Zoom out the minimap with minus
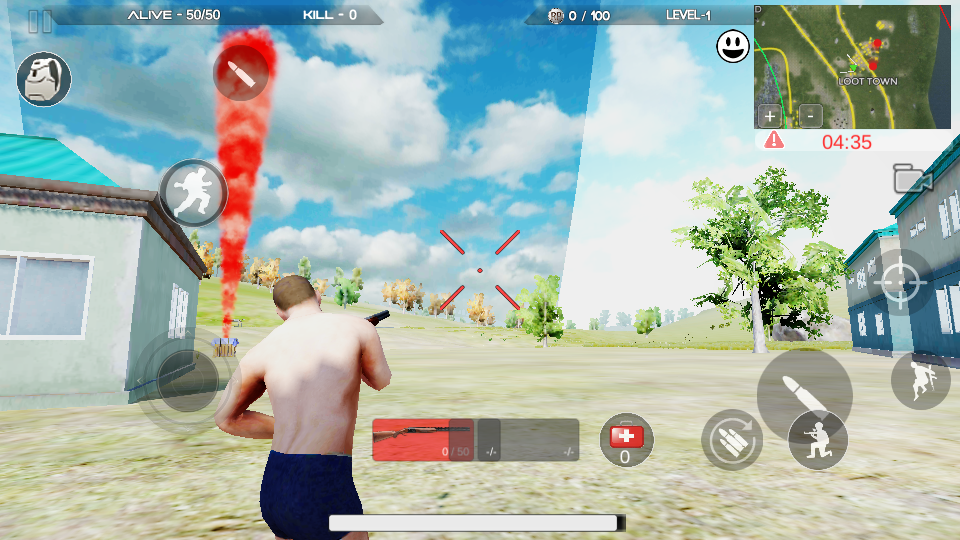960x540 pixels. (810, 115)
